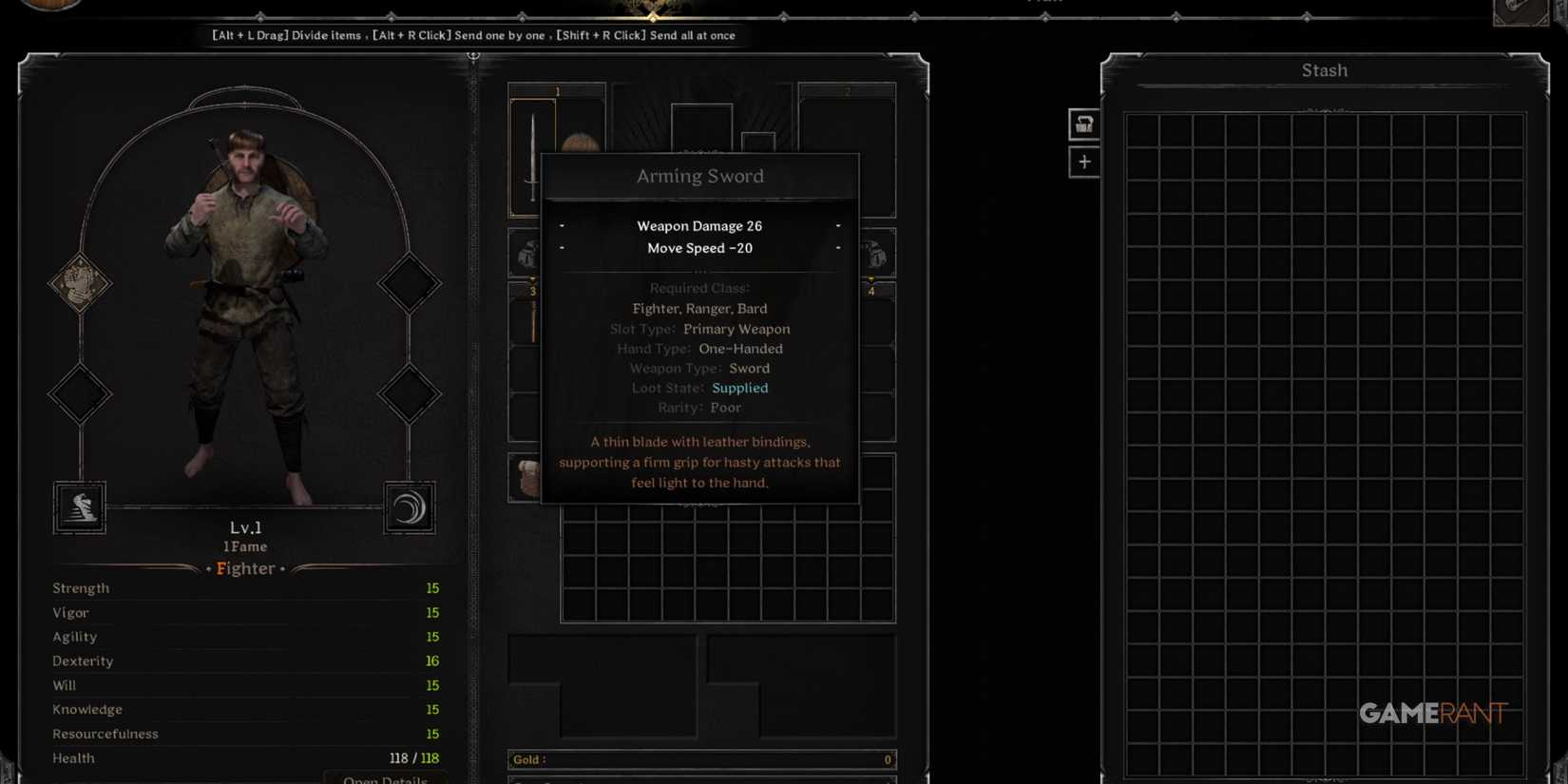Open the stash chest icon
Image resolution: width=1568 pixels, height=784 pixels.
(x=1083, y=124)
